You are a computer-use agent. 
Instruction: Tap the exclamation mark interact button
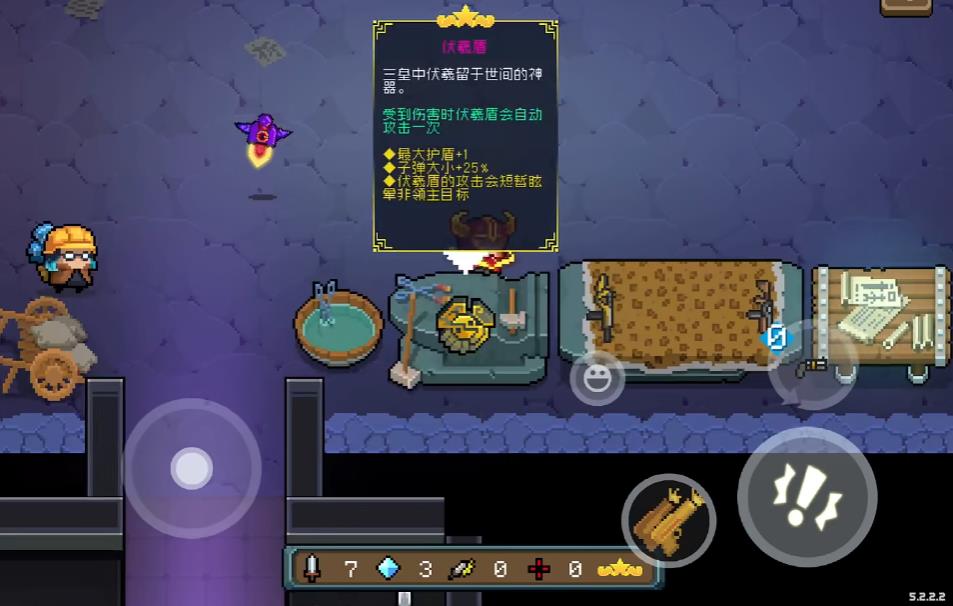(807, 497)
